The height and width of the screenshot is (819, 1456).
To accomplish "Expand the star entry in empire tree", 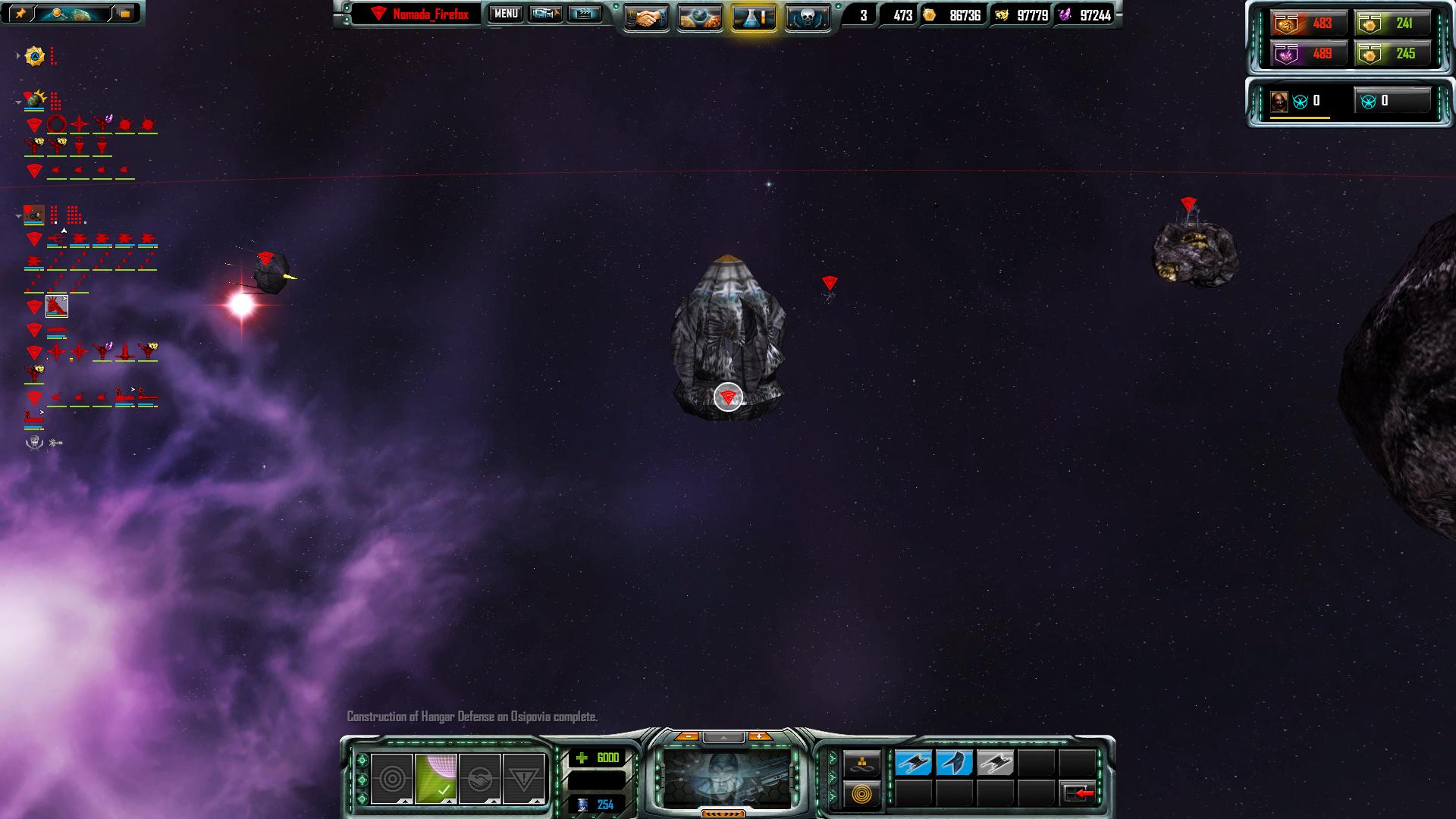I will 18,56.
